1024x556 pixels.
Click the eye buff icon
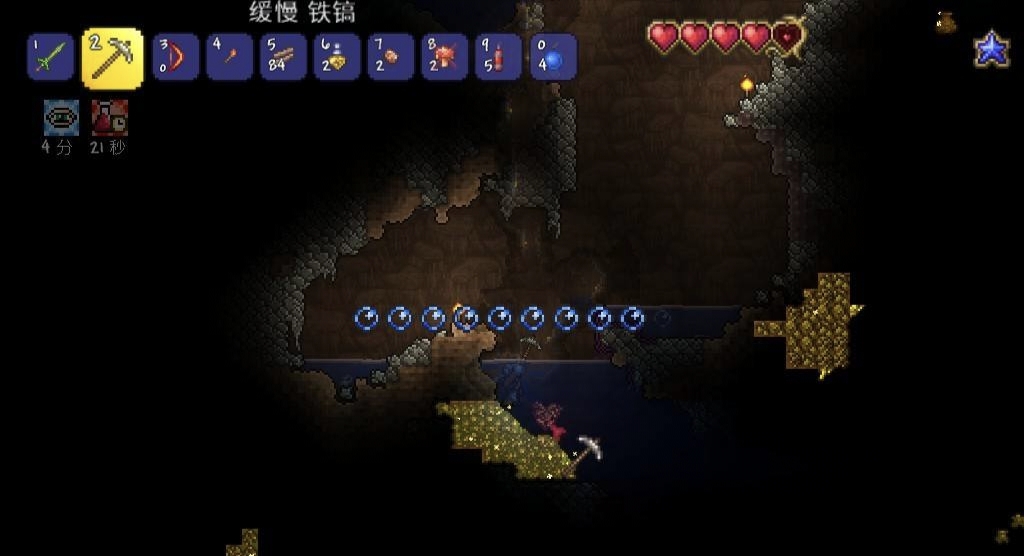pos(61,118)
